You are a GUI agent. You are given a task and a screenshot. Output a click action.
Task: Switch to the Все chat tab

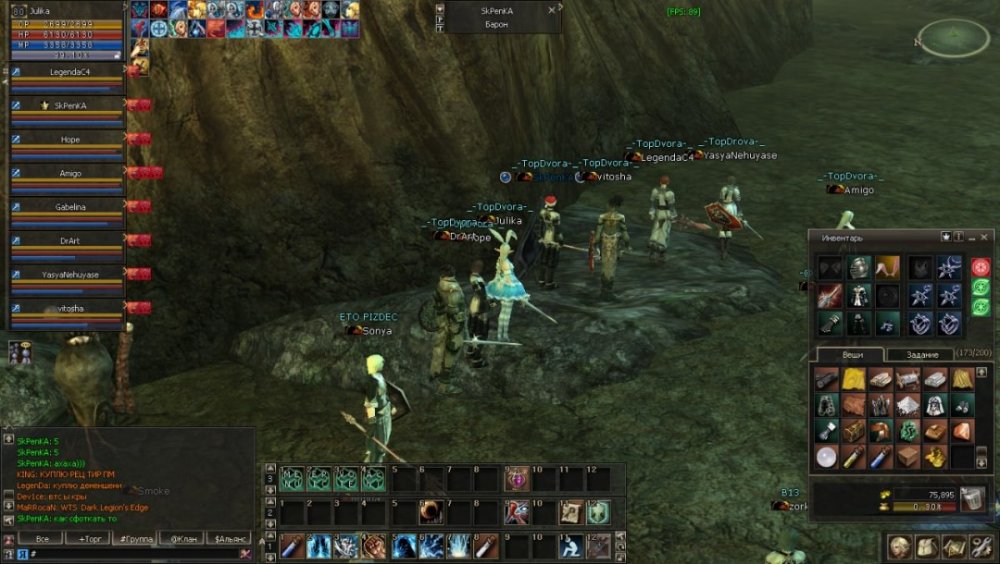pos(42,538)
